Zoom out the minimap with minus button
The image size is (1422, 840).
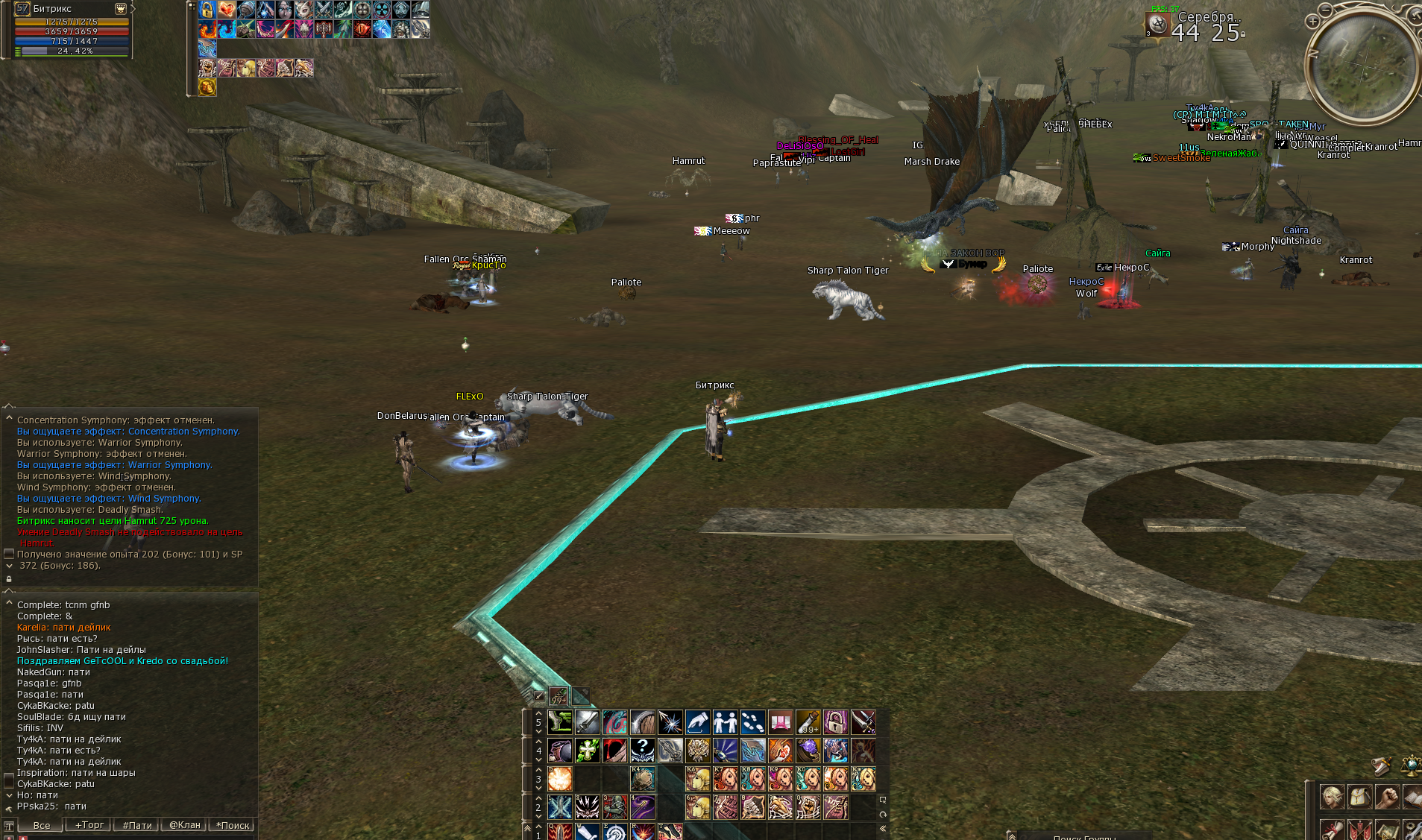(x=1325, y=10)
